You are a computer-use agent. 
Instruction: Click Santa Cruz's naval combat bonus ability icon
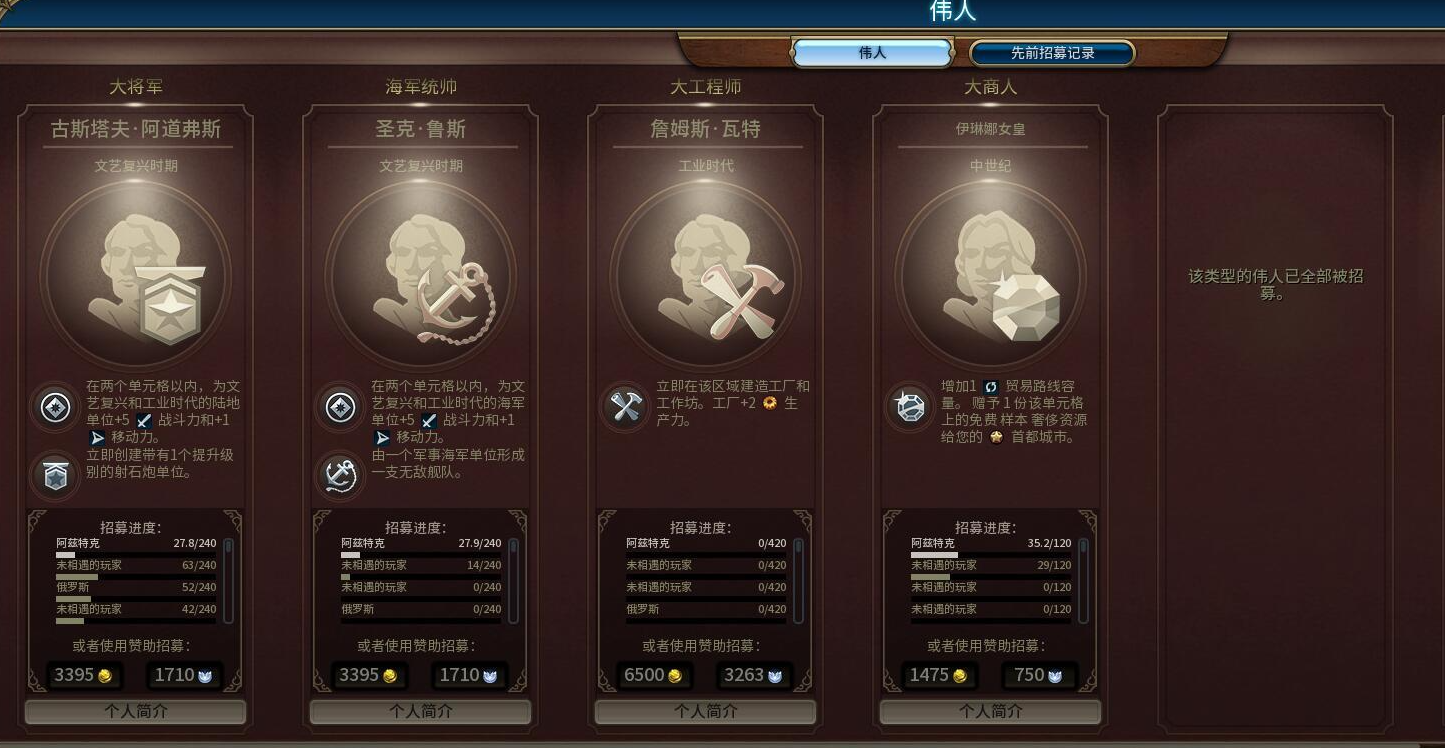pos(339,408)
